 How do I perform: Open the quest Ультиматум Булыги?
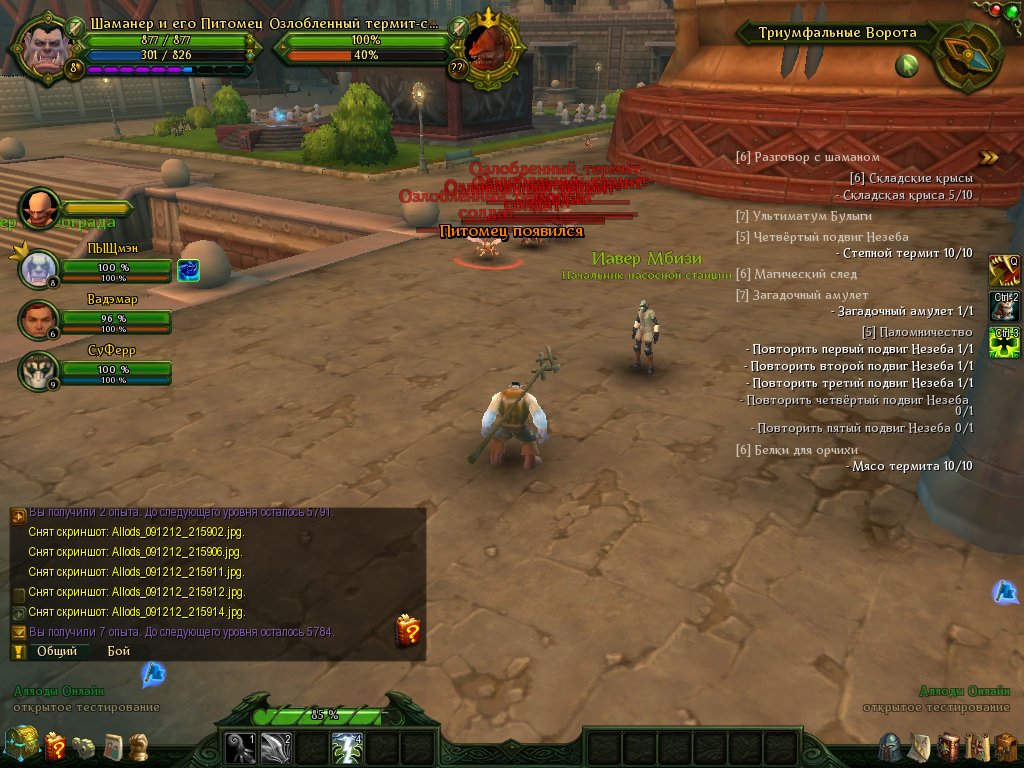803,216
